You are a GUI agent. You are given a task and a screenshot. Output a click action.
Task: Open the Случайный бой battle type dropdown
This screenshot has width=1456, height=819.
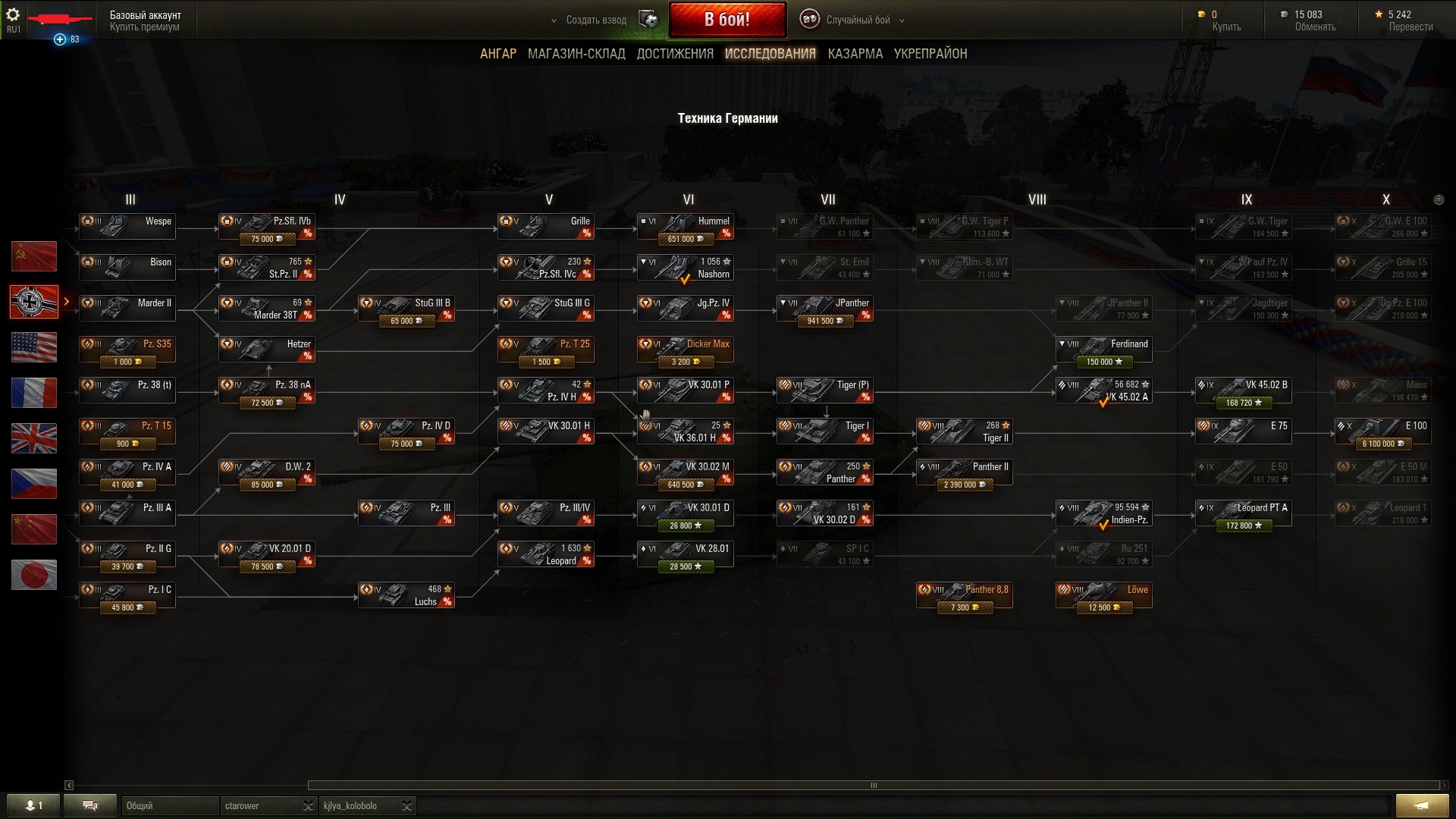pos(857,20)
